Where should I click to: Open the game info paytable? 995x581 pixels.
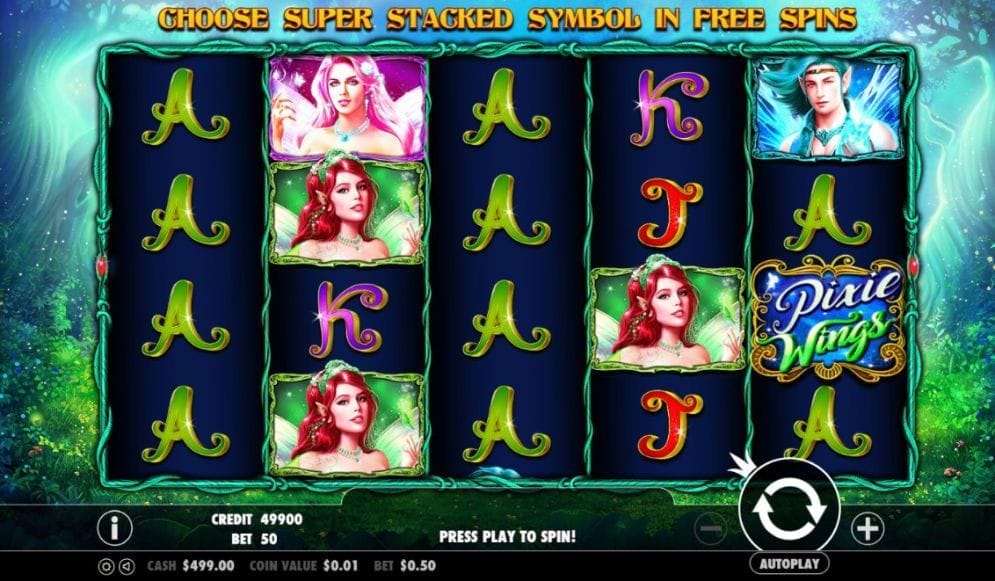coord(116,526)
